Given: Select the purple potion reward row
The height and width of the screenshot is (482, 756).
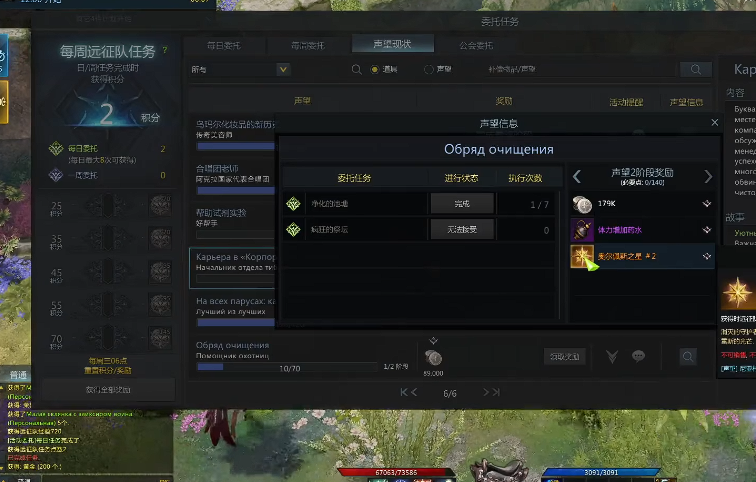Looking at the screenshot, I should pos(641,229).
